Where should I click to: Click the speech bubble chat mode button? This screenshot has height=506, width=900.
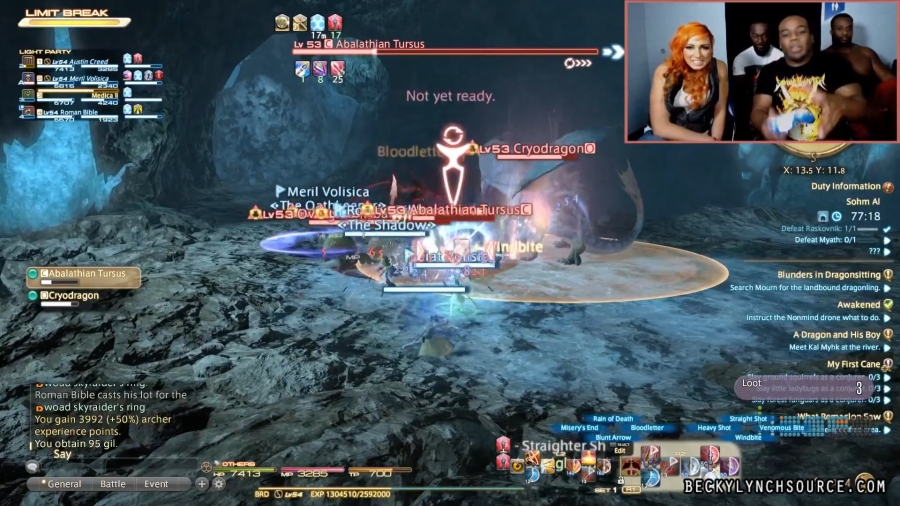point(32,467)
